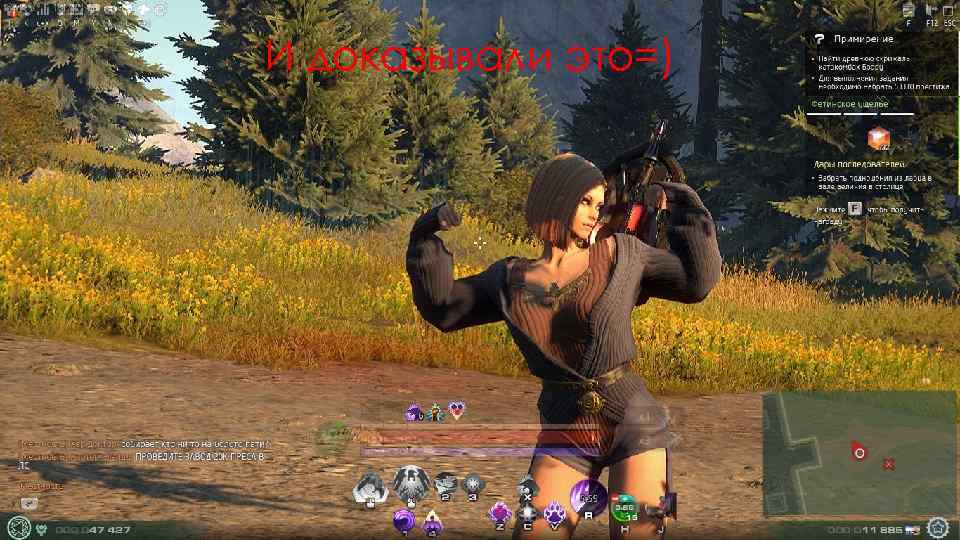Image resolution: width=960 pixels, height=540 pixels.
Task: Open the orange reward cube
Action: tap(879, 139)
